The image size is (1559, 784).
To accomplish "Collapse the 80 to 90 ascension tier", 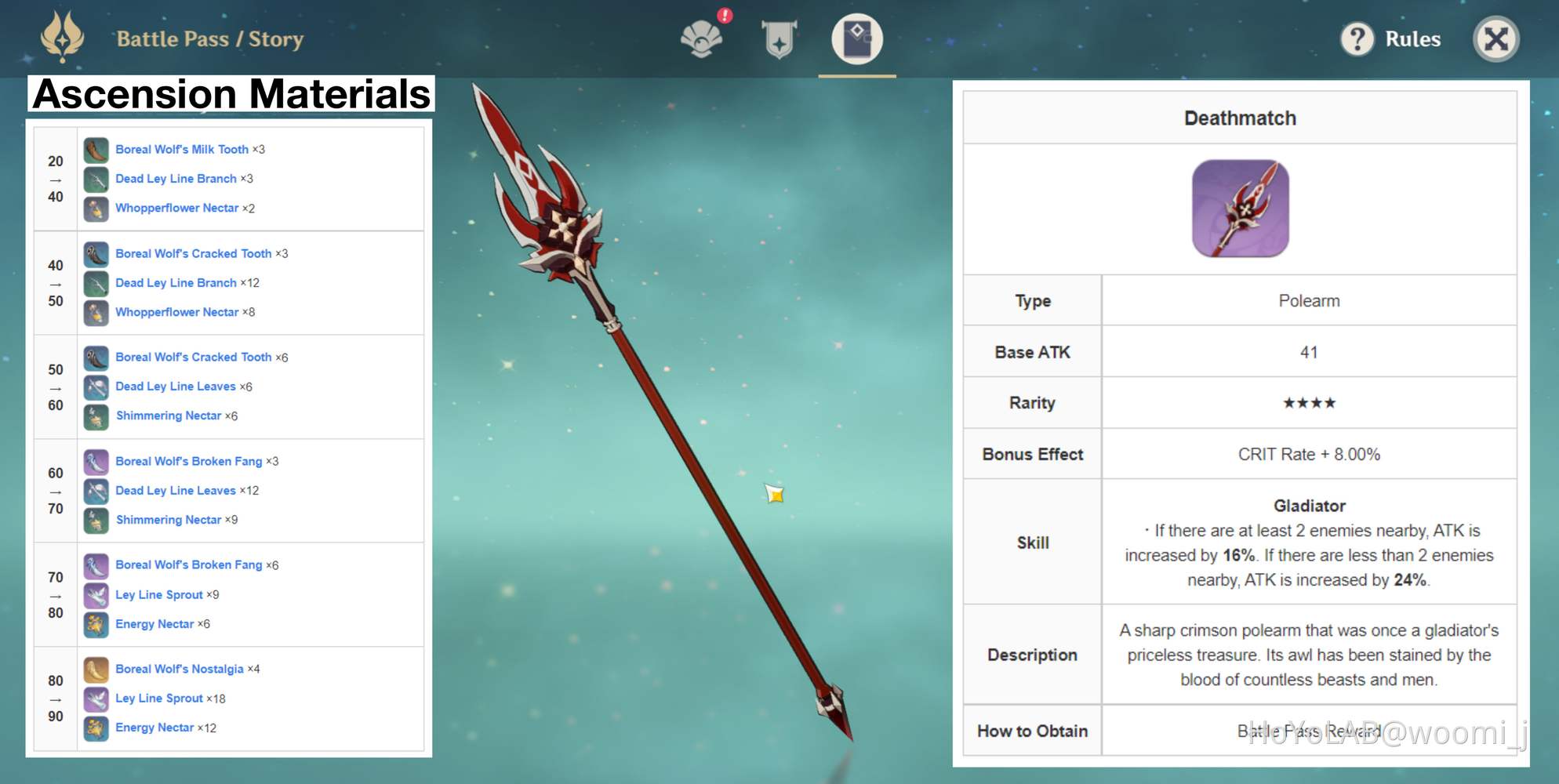I will 55,698.
